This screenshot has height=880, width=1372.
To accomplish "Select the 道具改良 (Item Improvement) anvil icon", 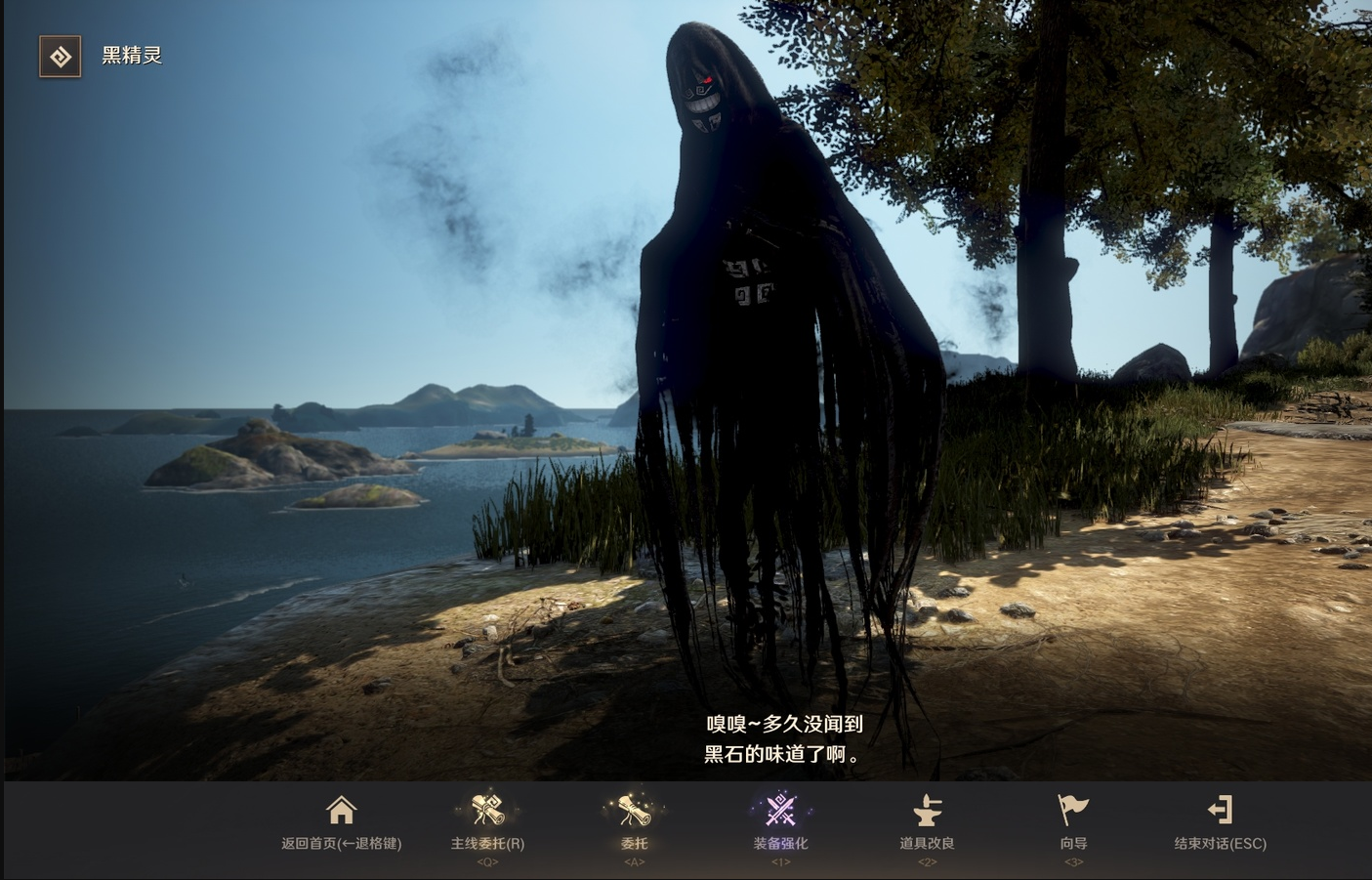I will point(926,811).
